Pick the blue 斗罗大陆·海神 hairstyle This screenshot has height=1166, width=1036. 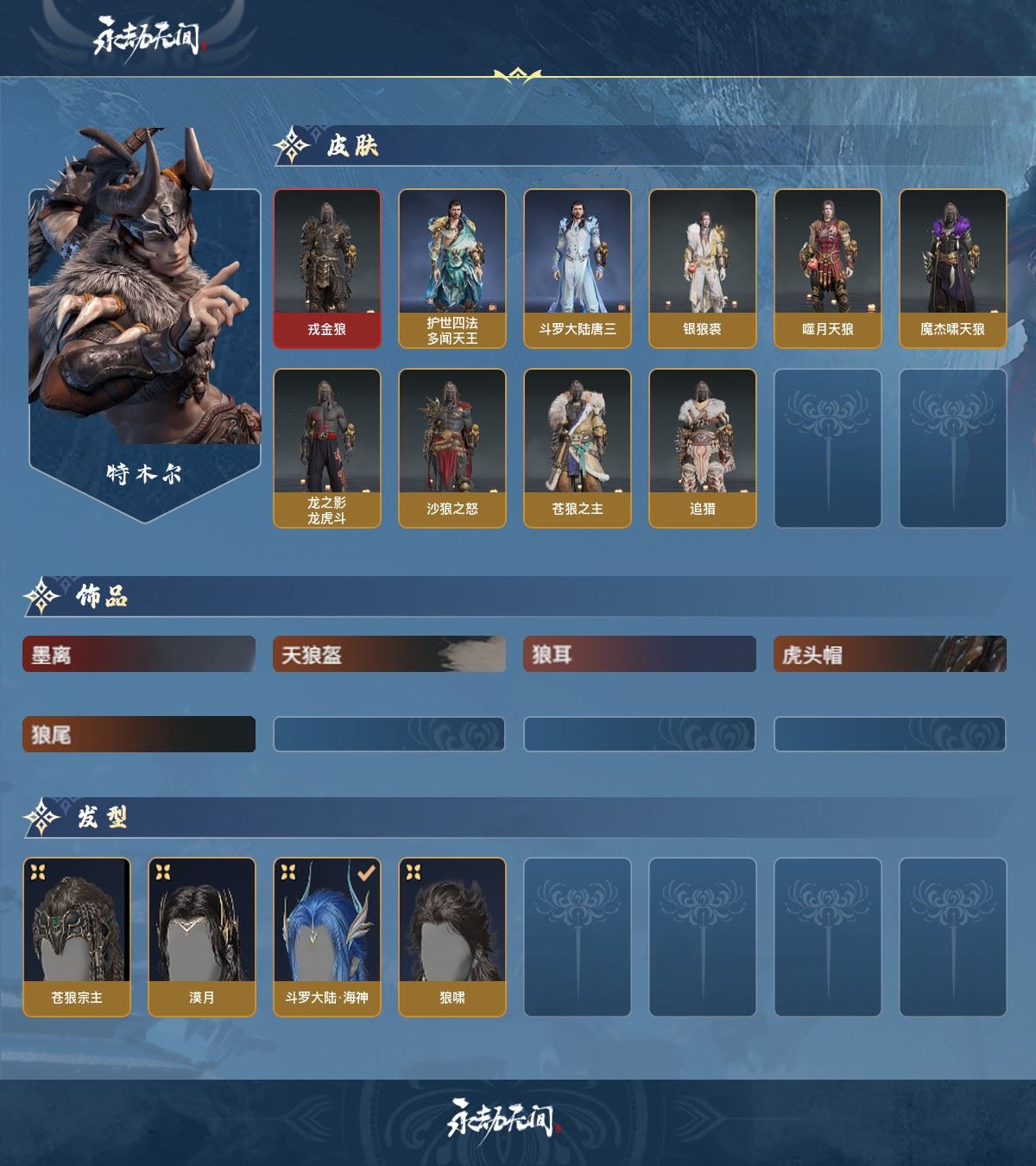(327, 937)
